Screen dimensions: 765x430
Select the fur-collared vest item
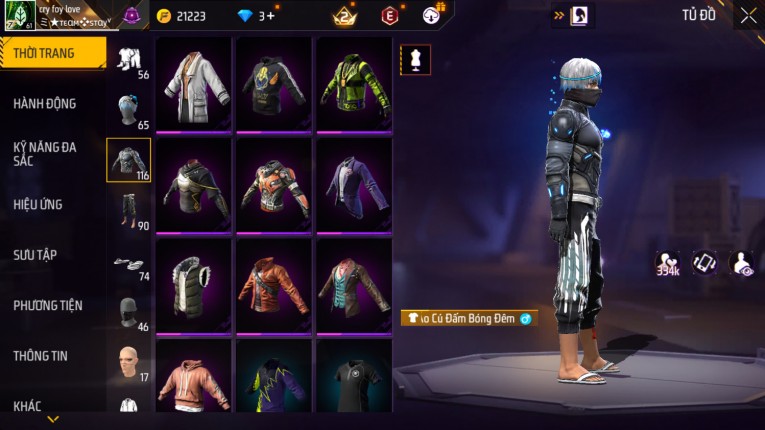[194, 283]
